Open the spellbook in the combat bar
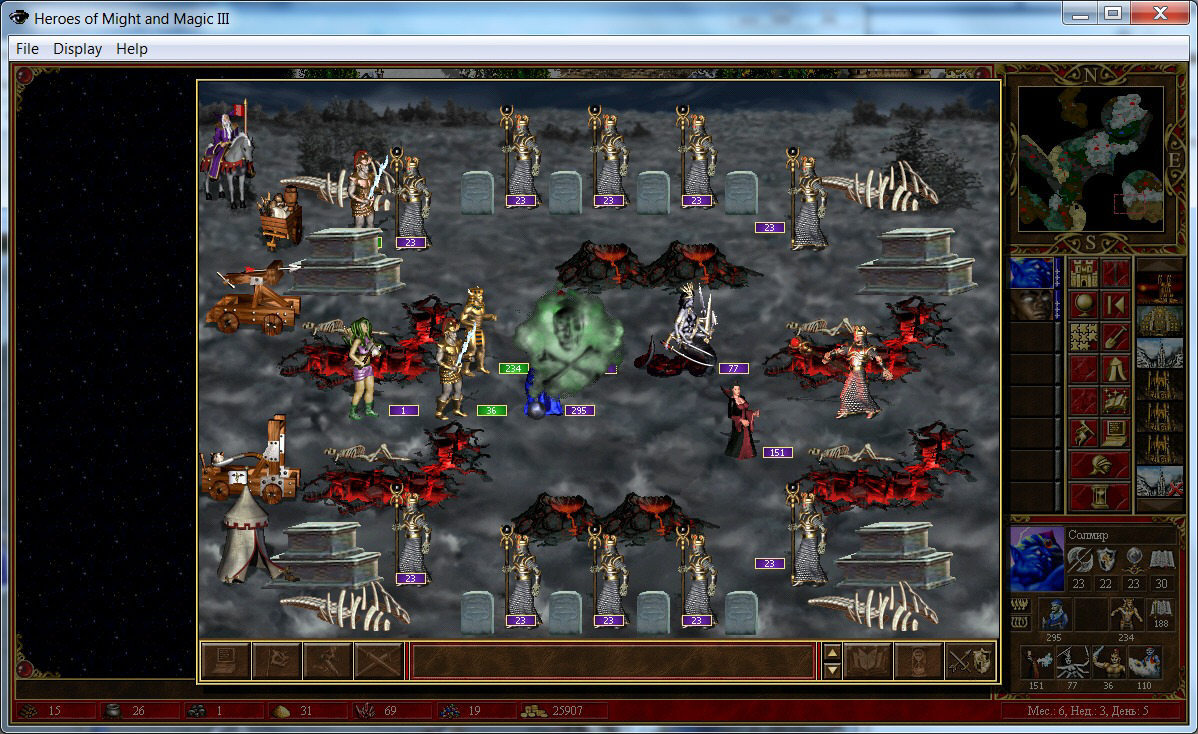The image size is (1198, 734). pyautogui.click(x=868, y=661)
